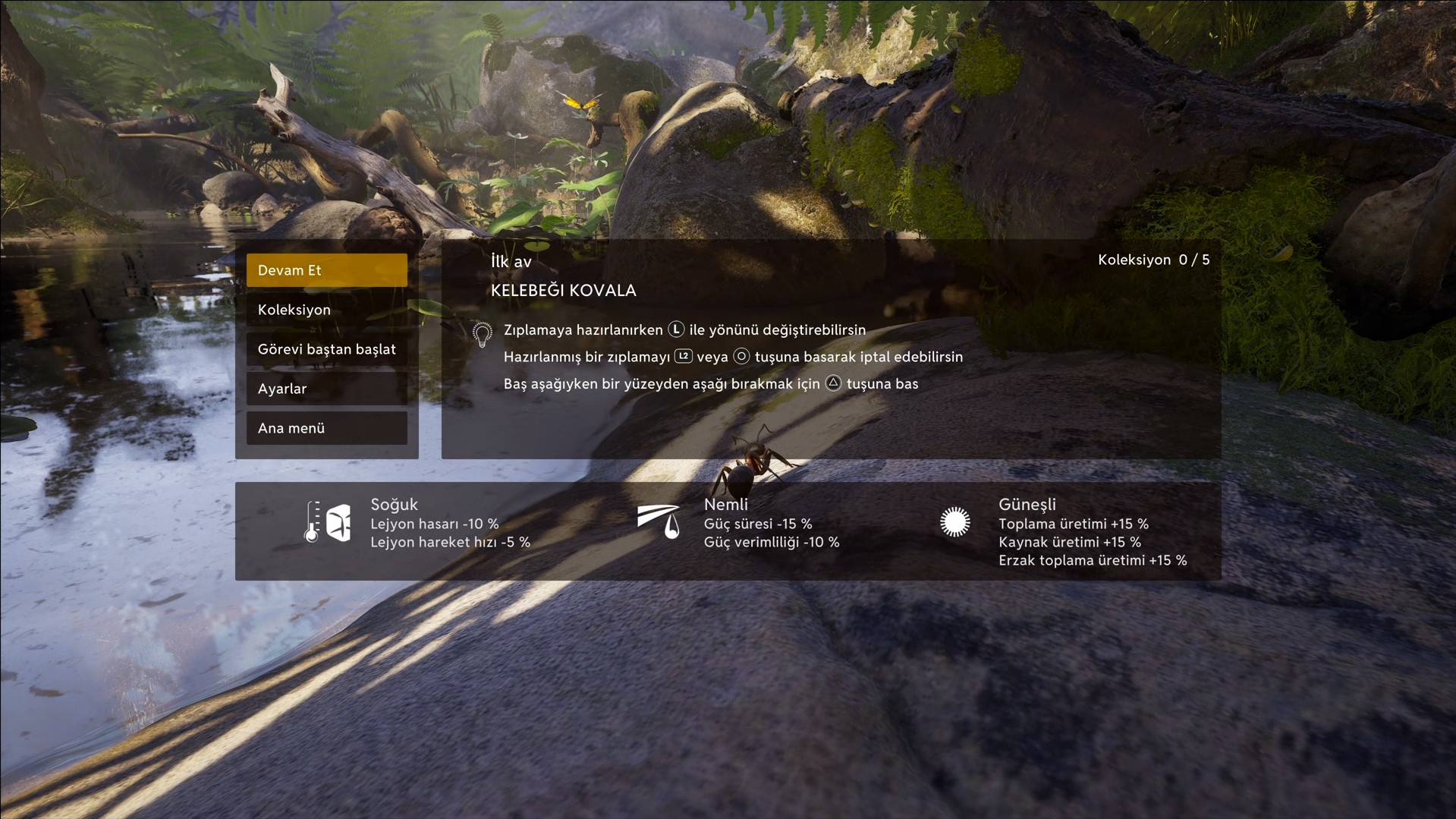The width and height of the screenshot is (1456, 819).
Task: Open the Ayarlar settings menu
Action: pyautogui.click(x=326, y=389)
